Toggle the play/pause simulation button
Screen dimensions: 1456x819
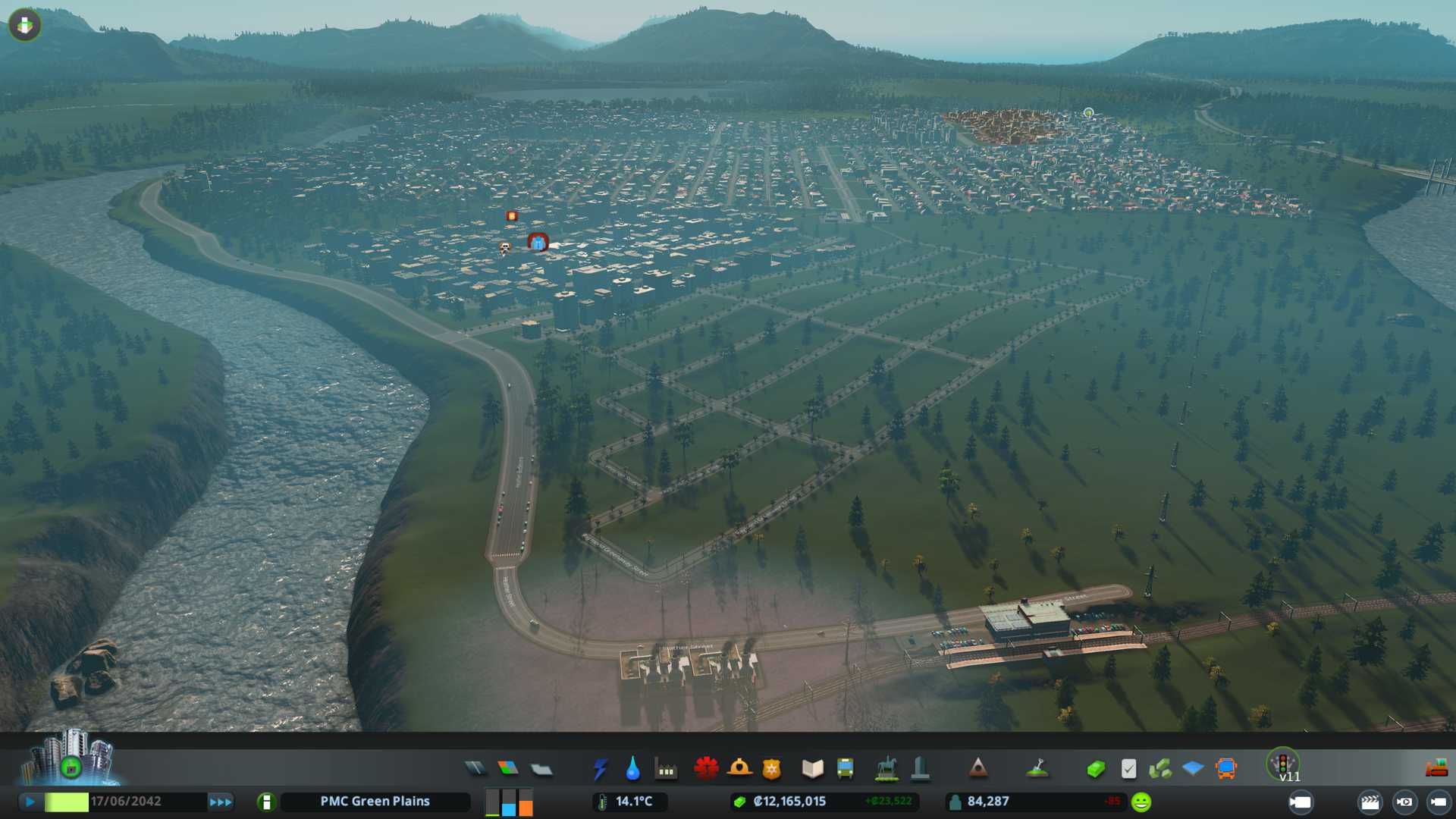[30, 802]
